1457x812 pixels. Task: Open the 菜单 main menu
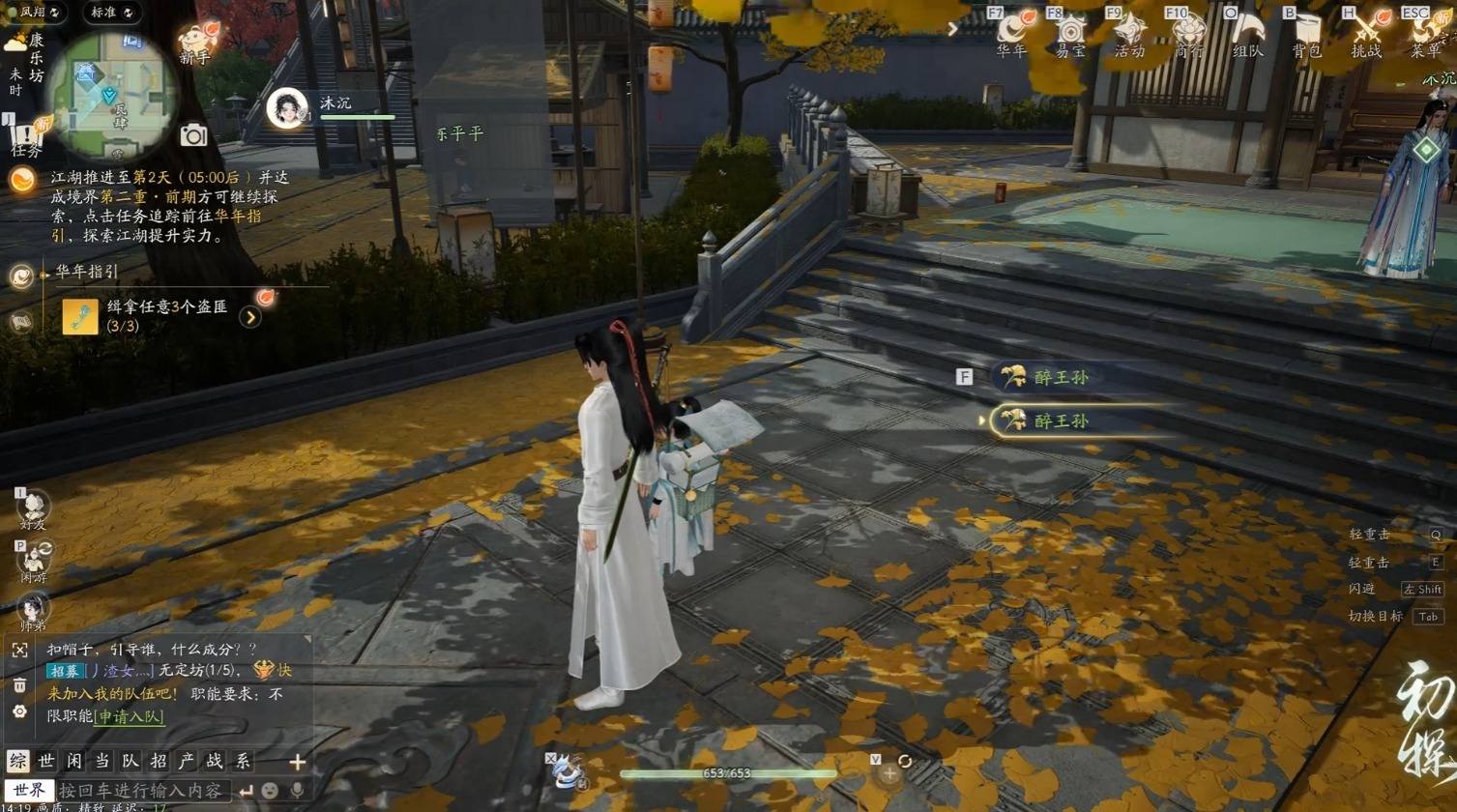1424,33
